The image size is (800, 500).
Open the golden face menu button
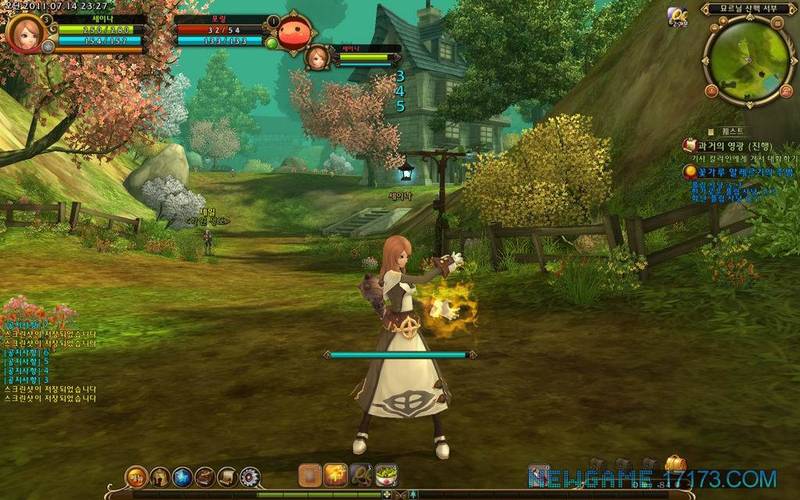(x=137, y=477)
